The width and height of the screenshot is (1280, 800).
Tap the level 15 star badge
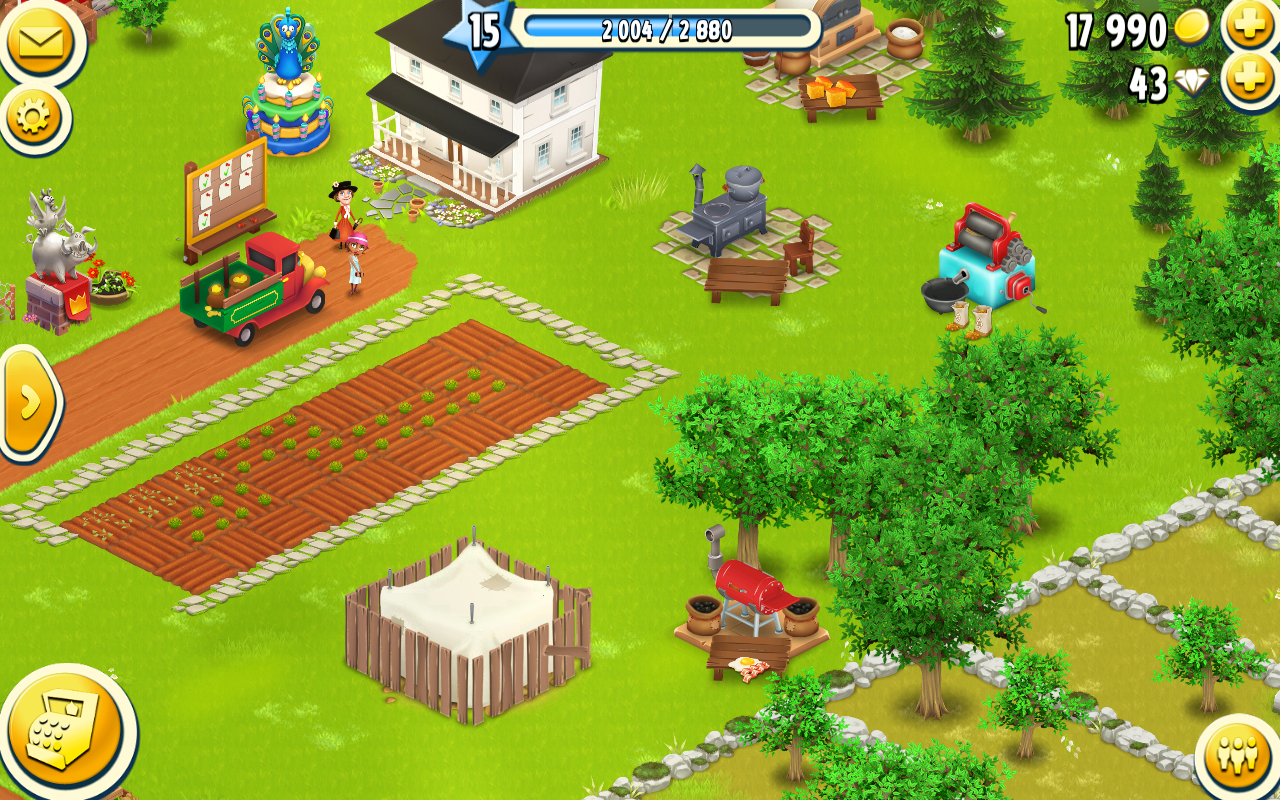point(483,30)
